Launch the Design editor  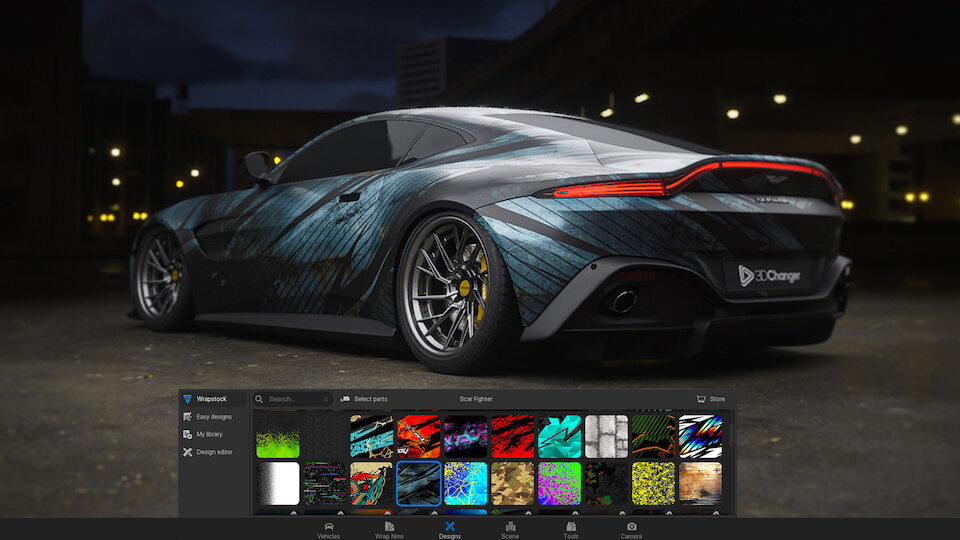pyautogui.click(x=213, y=452)
